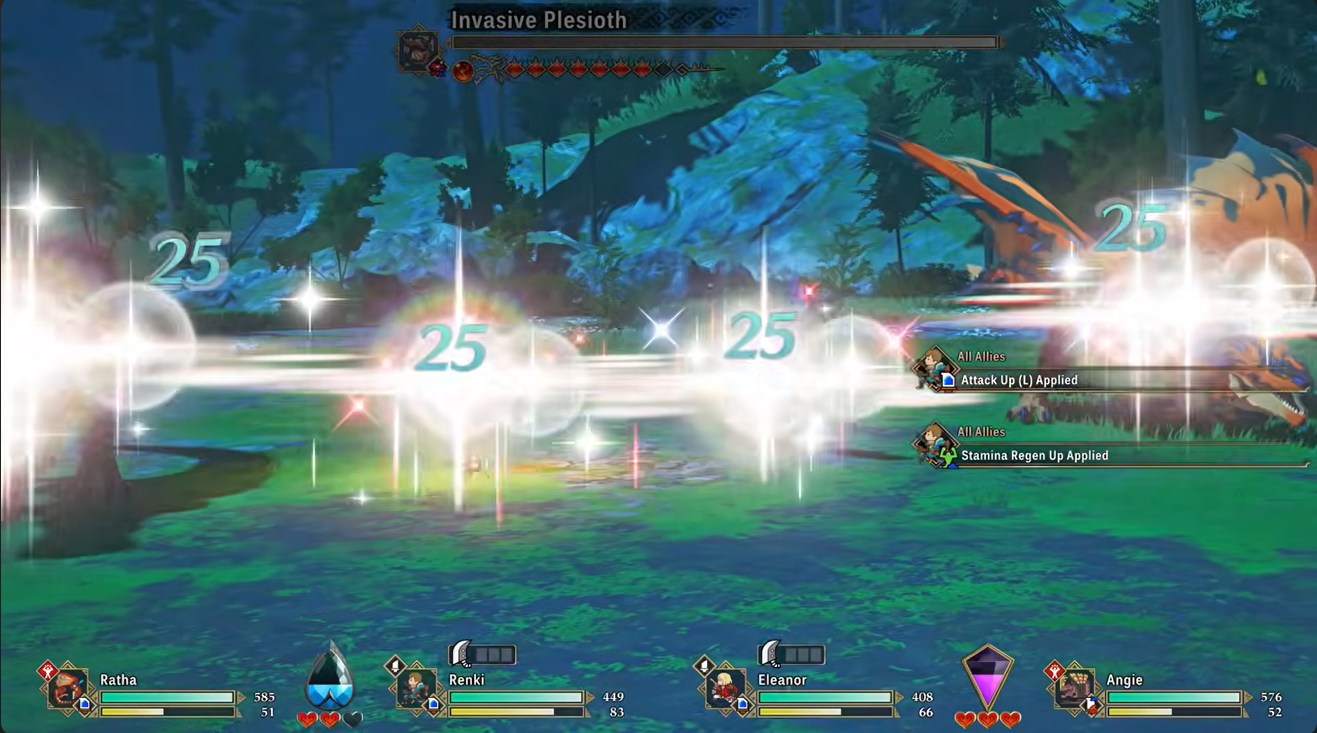Select Renki's character portrait
Viewport: 1317px width, 733px height.
[x=416, y=688]
